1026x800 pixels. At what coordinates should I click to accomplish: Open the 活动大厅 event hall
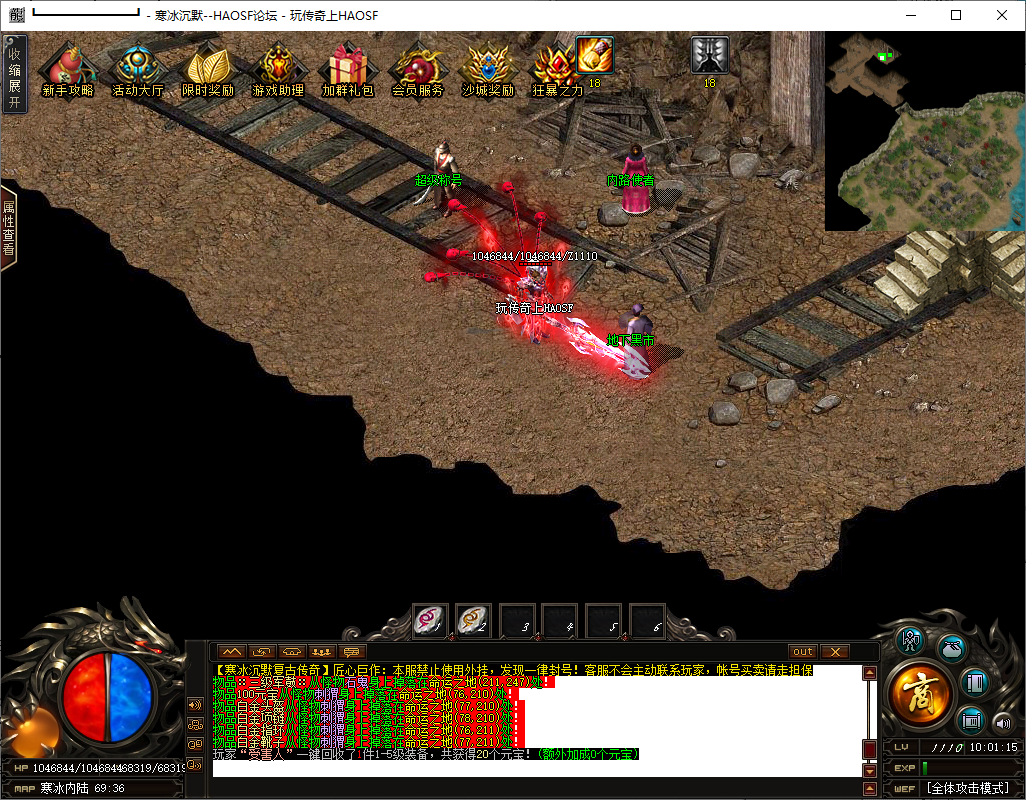click(138, 68)
